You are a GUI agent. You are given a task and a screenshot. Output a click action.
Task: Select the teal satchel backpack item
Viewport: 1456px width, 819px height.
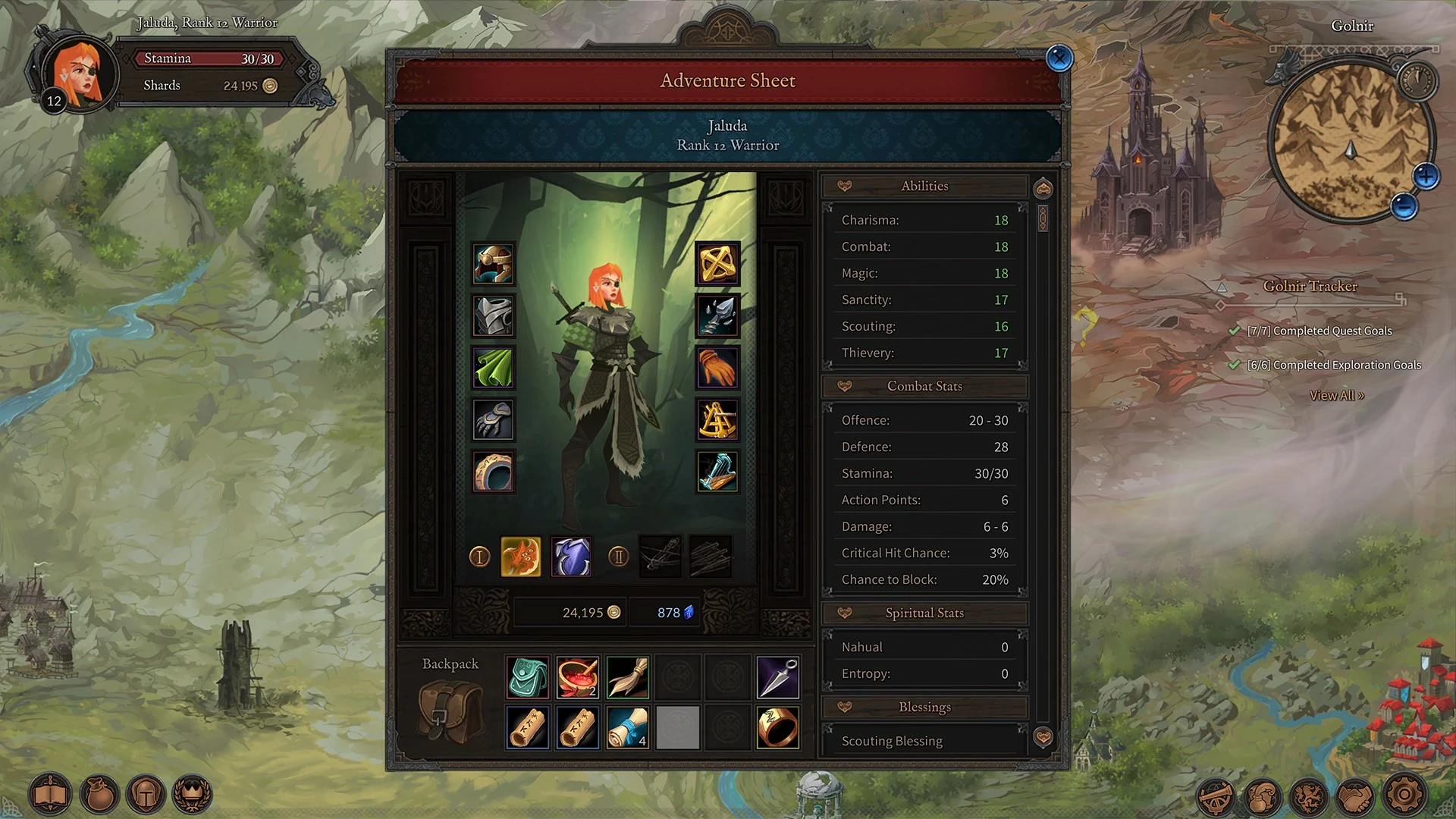pos(527,677)
